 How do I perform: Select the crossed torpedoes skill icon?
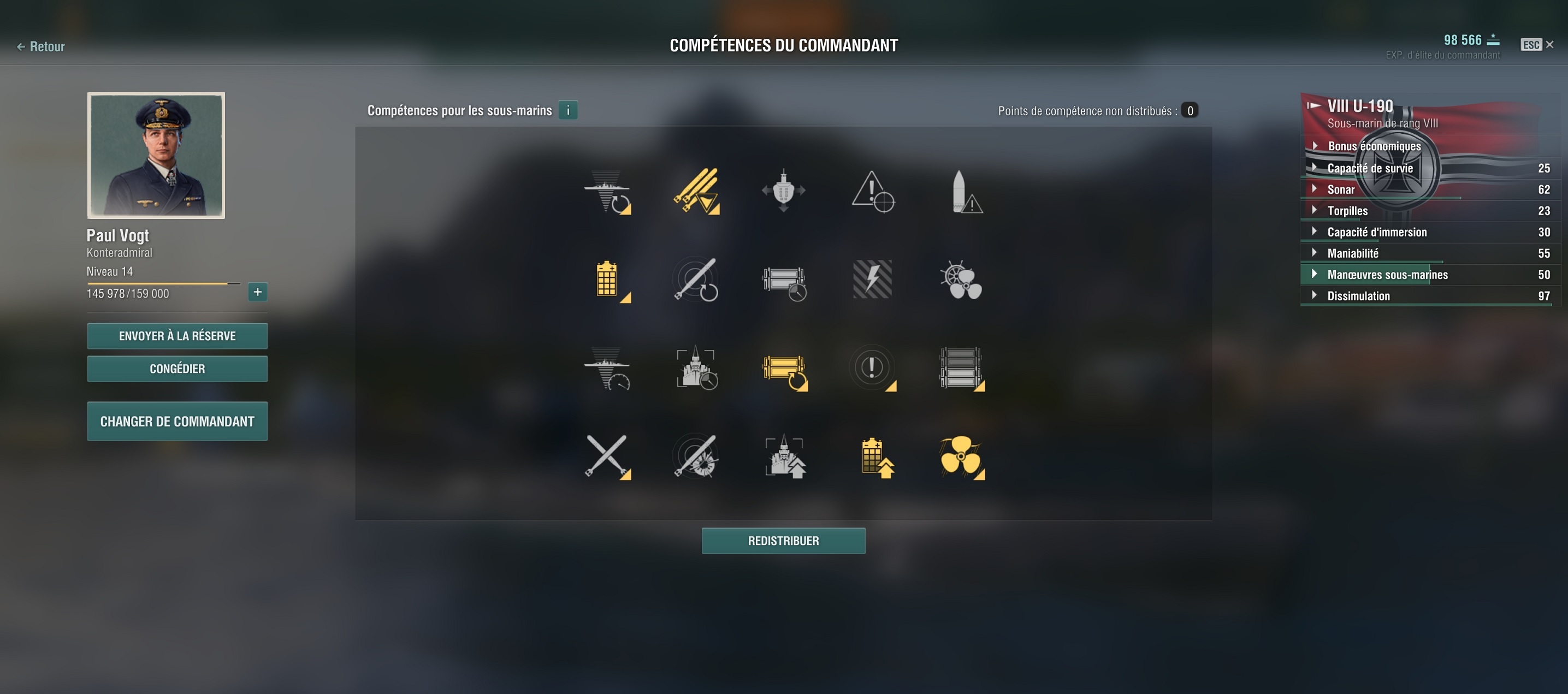(606, 456)
